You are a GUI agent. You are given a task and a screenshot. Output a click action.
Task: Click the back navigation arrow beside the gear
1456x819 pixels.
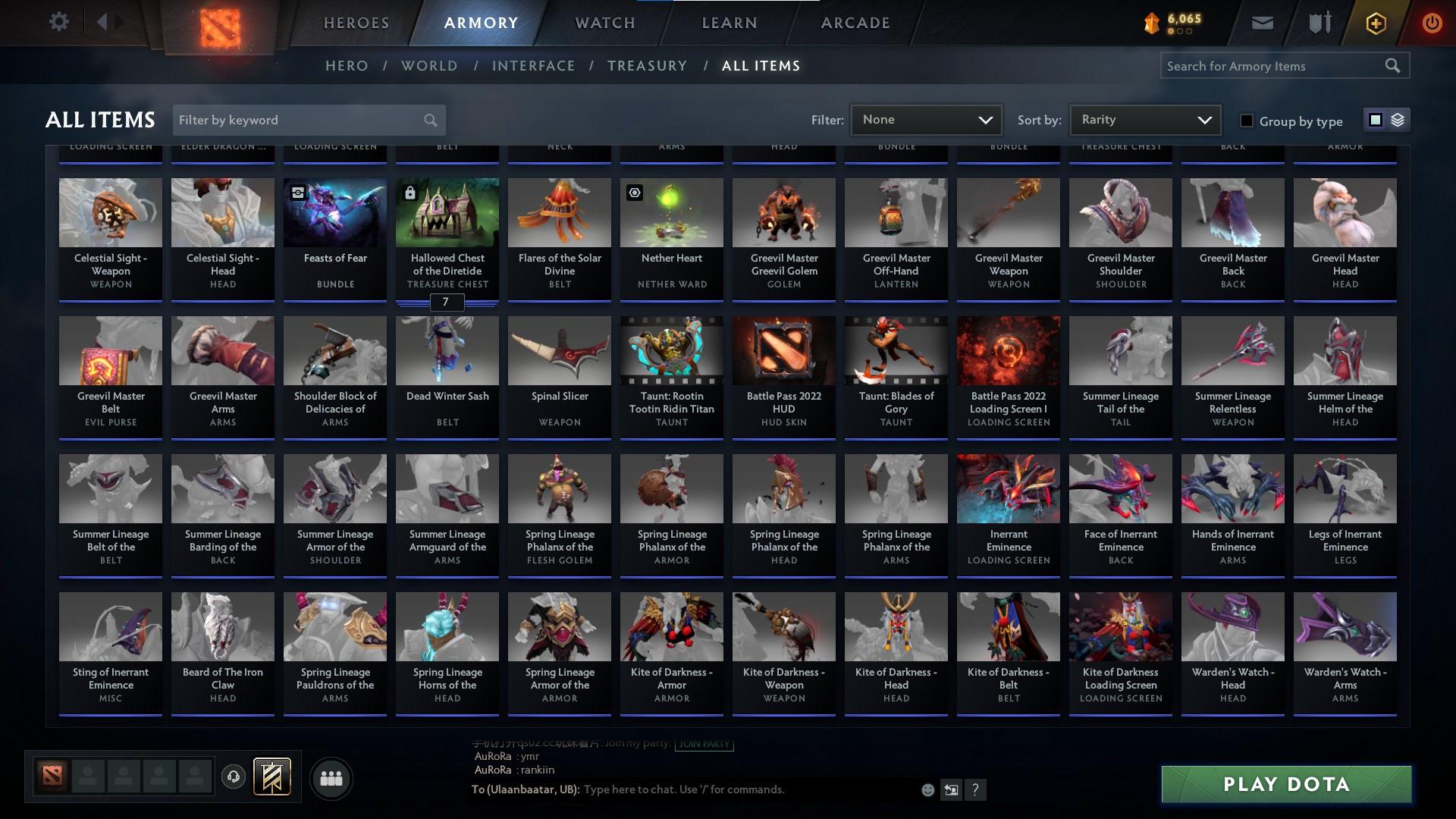point(103,21)
